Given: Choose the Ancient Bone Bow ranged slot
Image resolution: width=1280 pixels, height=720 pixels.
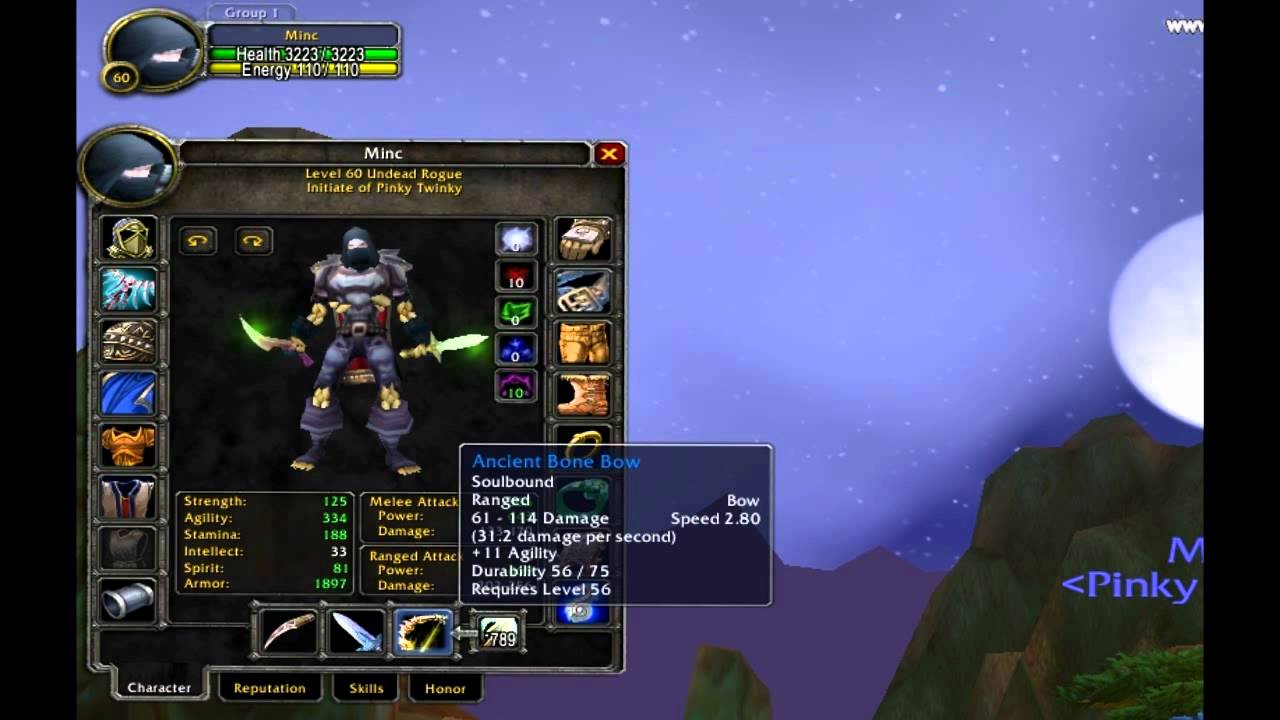Looking at the screenshot, I should (x=423, y=632).
